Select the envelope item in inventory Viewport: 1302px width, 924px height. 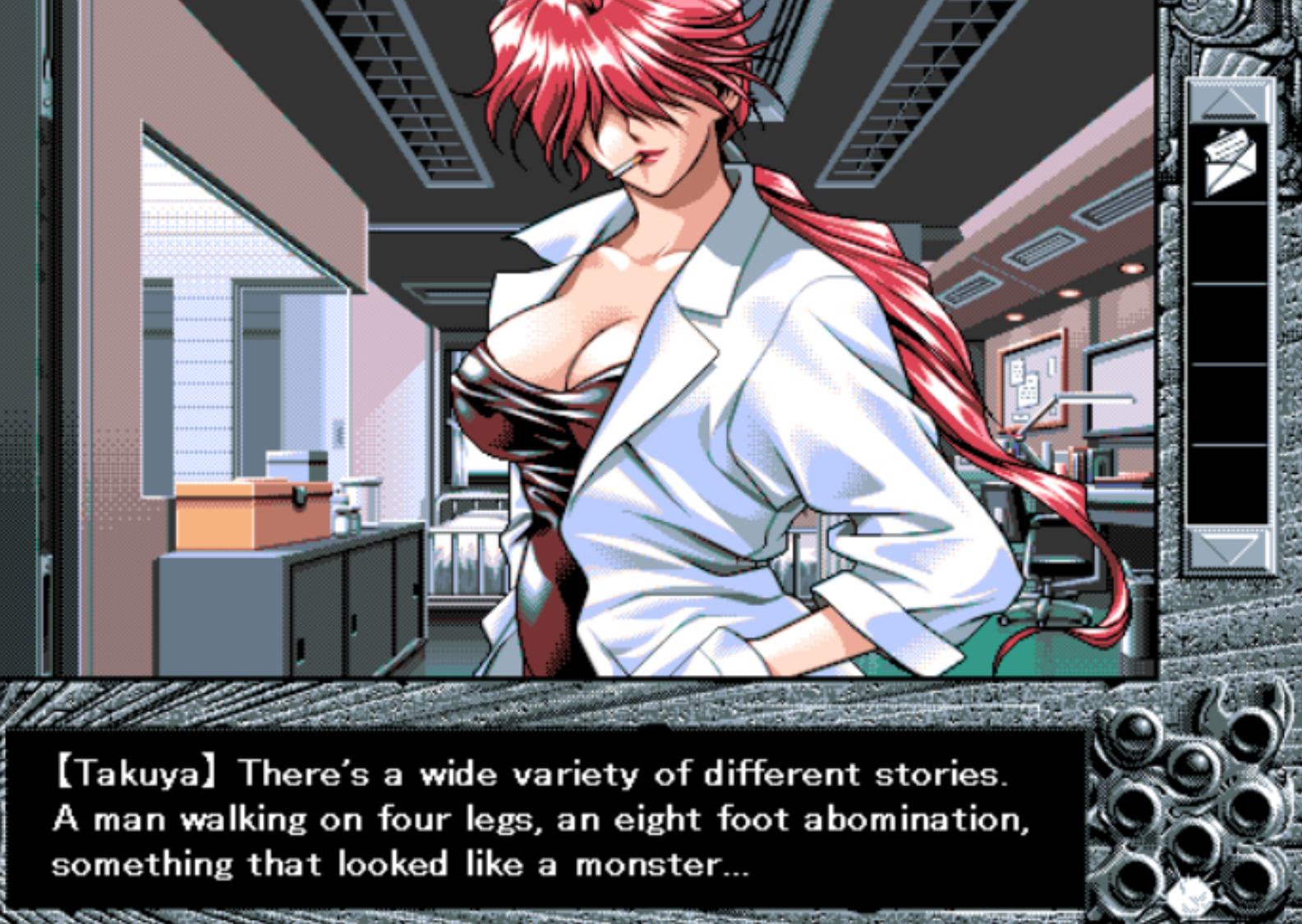pyautogui.click(x=1228, y=162)
